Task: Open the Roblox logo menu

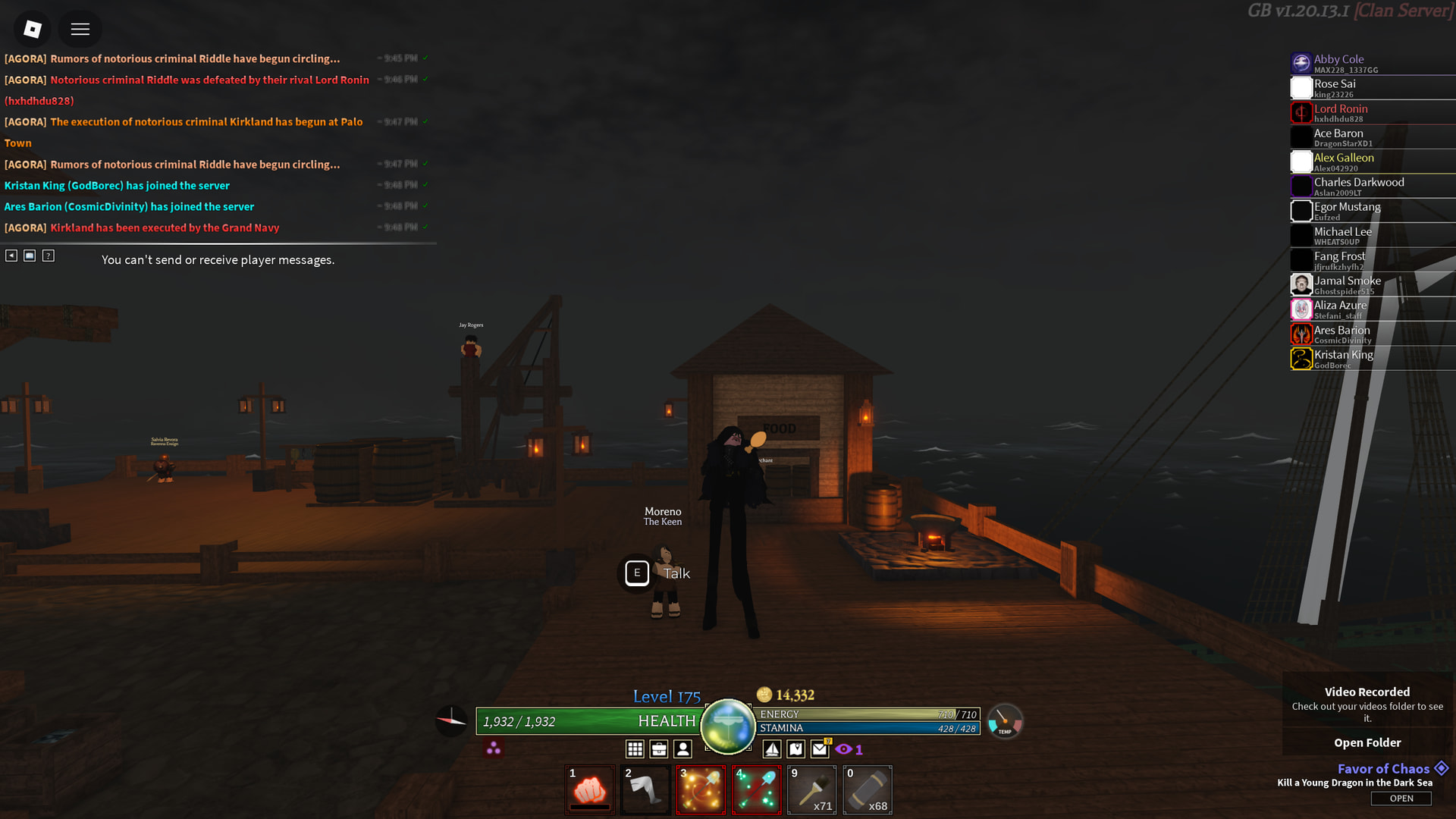Action: 32,29
